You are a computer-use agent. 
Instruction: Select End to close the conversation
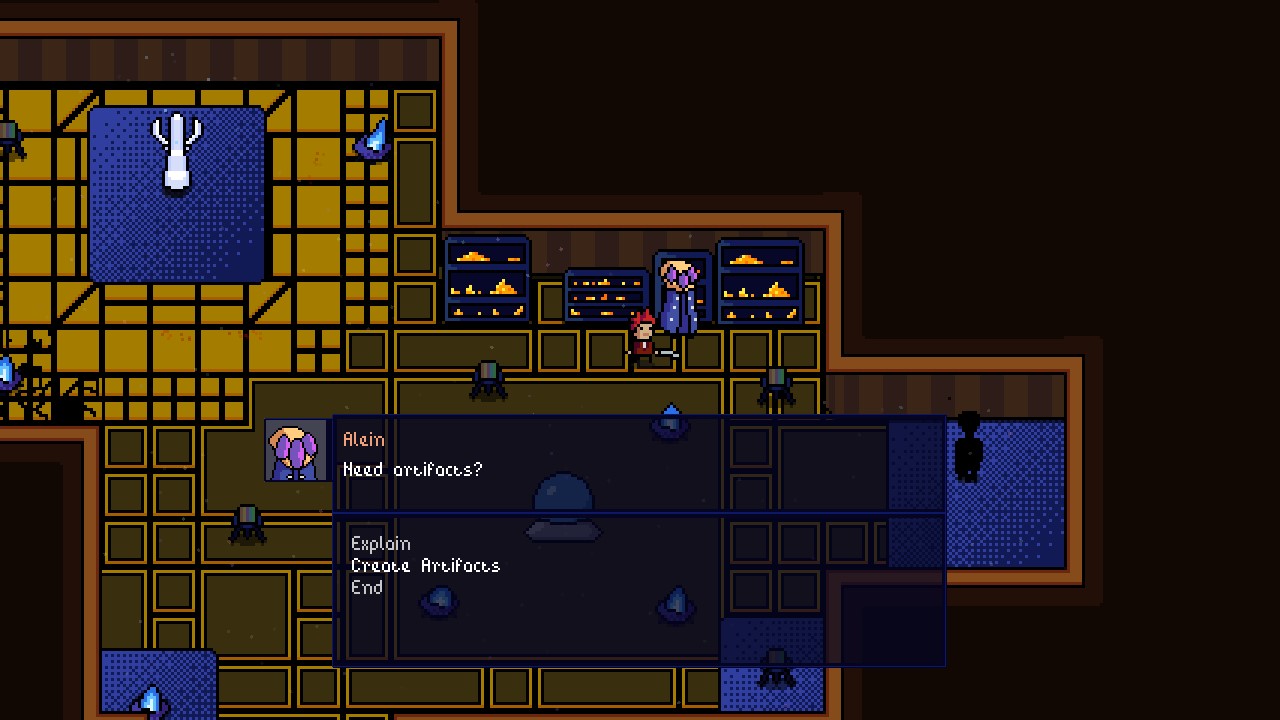pyautogui.click(x=367, y=588)
